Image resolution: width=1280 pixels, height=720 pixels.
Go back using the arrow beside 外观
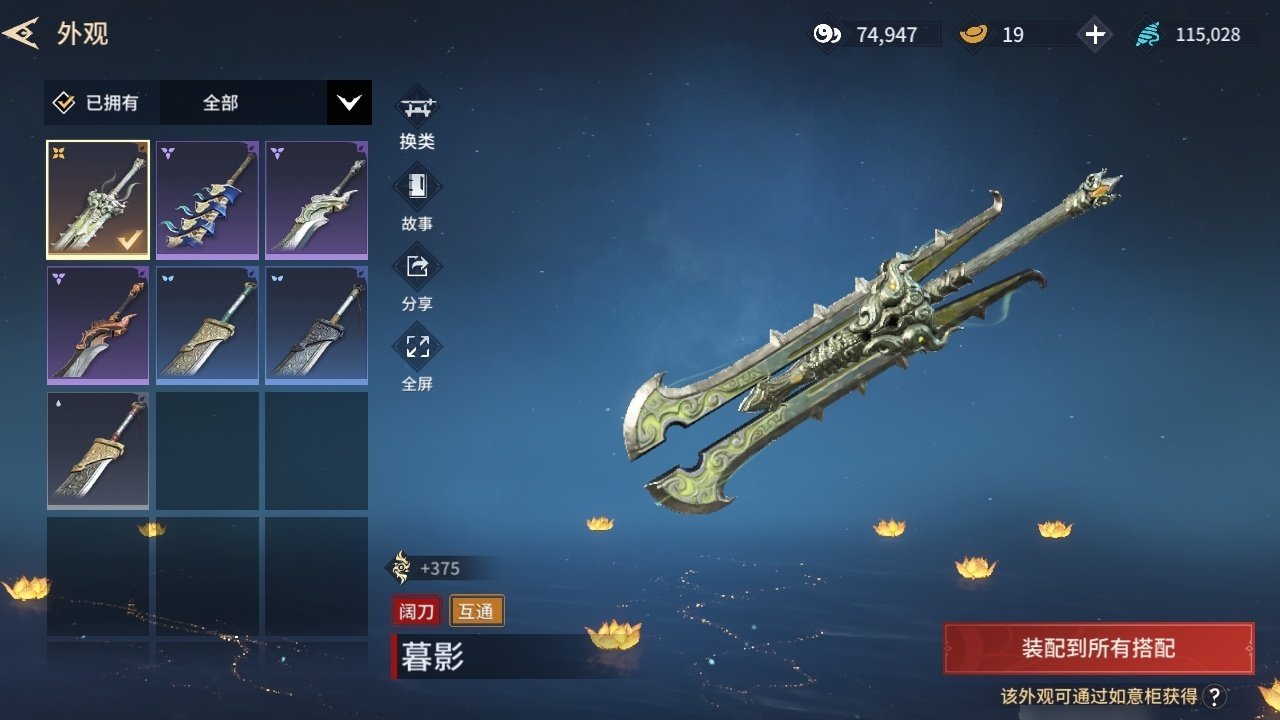[21, 33]
